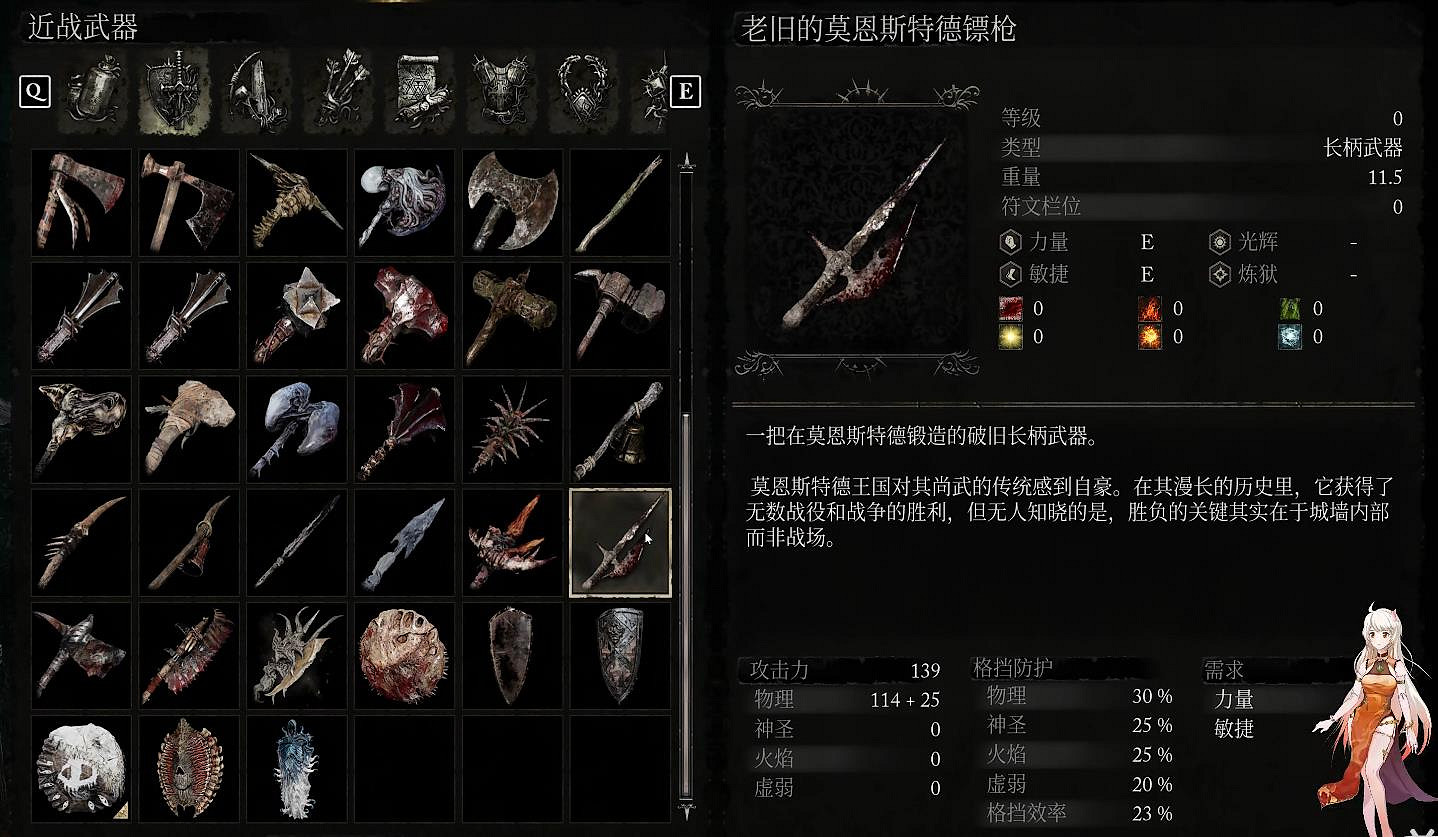This screenshot has height=837, width=1438.
Task: Open the arrows ammunition category icon
Action: click(x=338, y=92)
